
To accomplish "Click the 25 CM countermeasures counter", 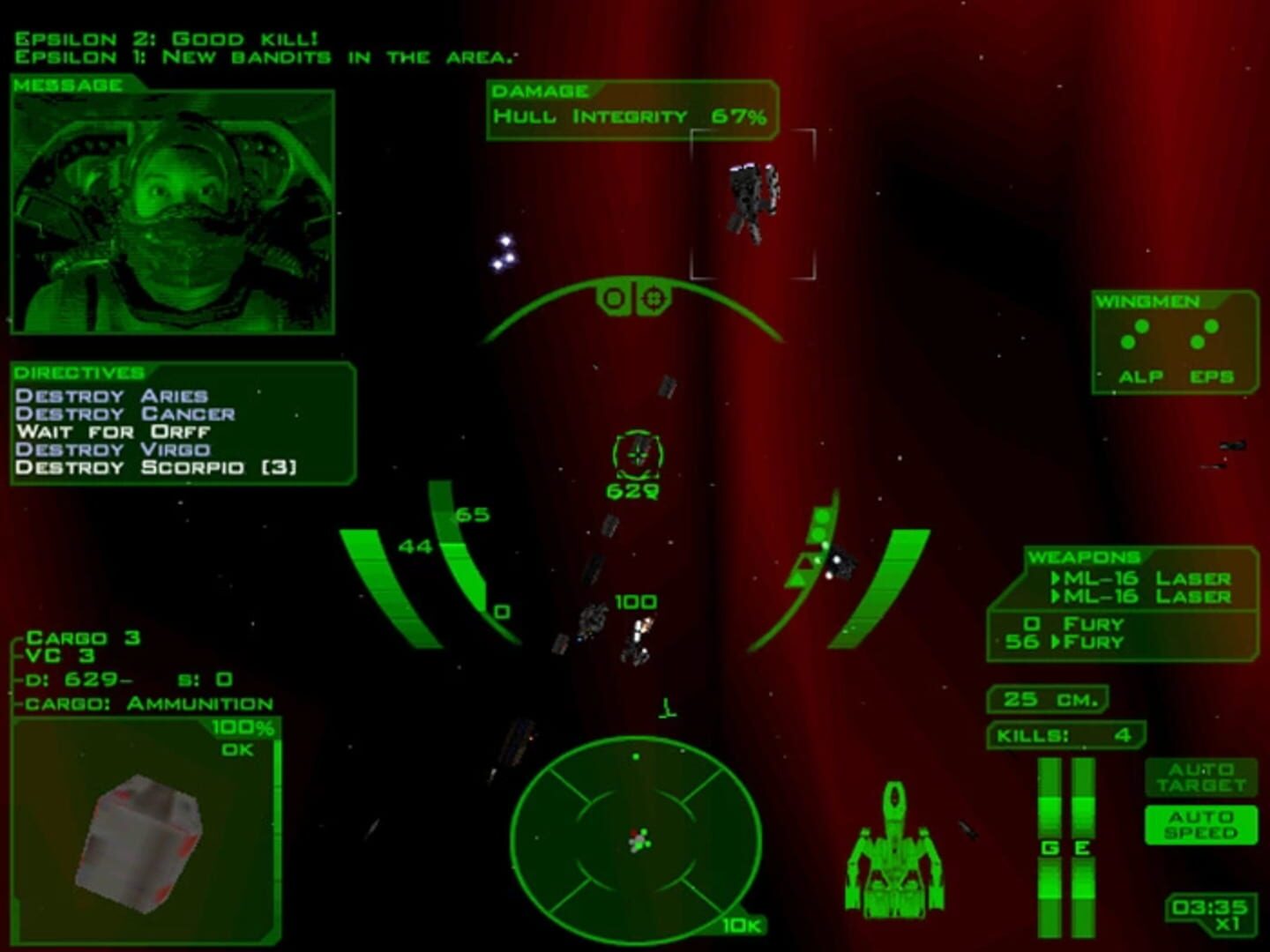I will 1050,698.
